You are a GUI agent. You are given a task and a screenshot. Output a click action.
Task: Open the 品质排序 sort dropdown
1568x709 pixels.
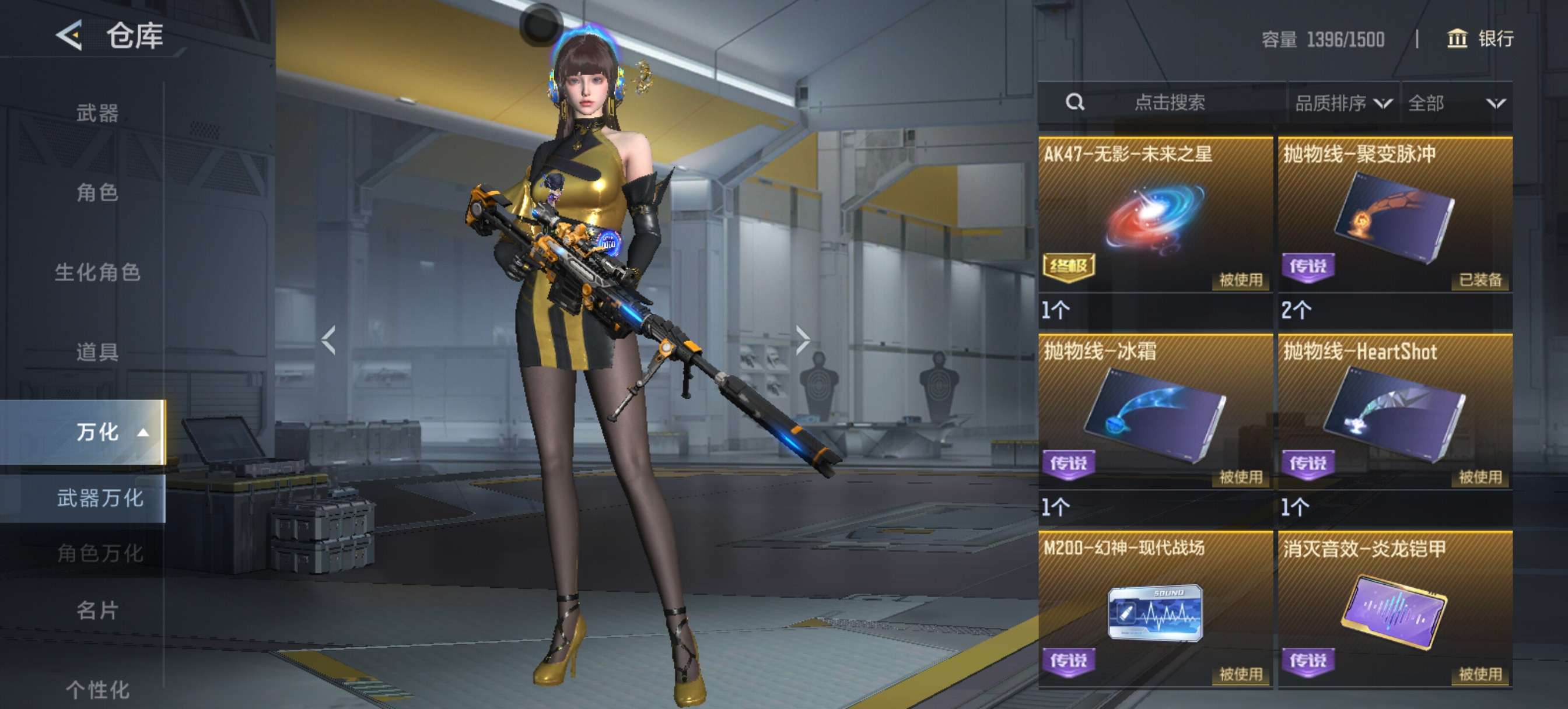pos(1343,103)
